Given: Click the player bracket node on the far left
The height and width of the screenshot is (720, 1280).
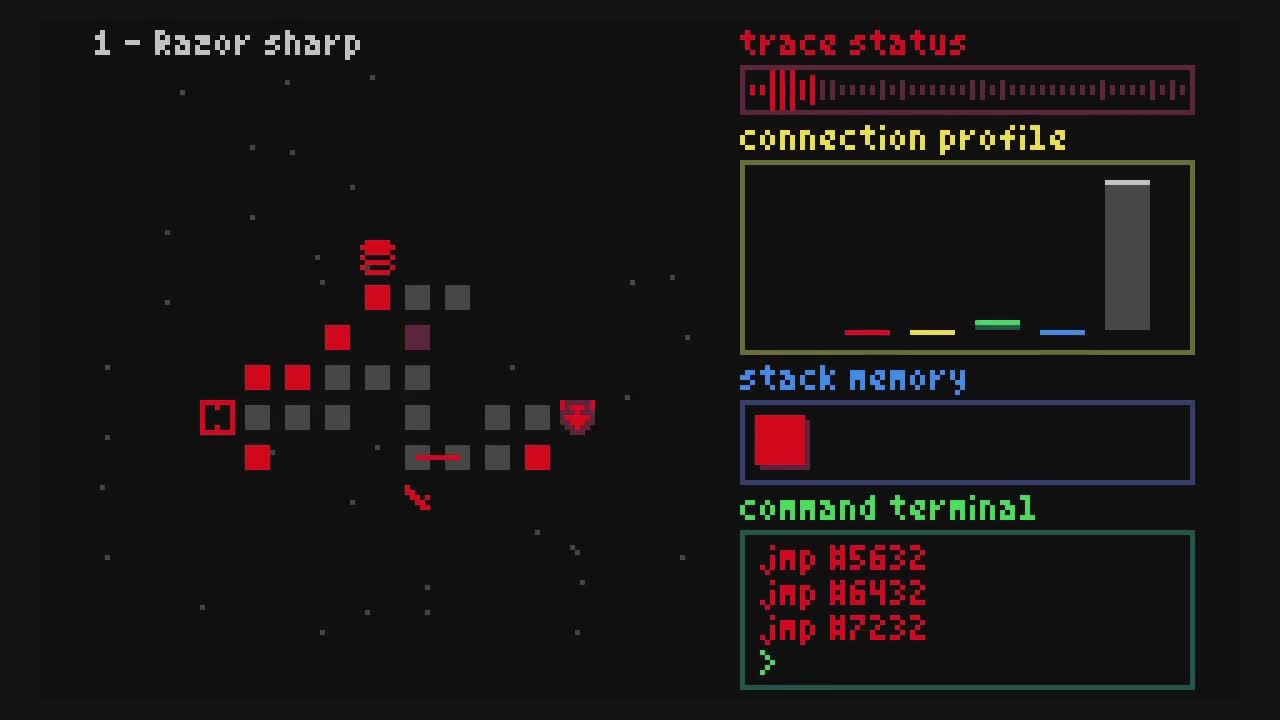Looking at the screenshot, I should click(217, 418).
